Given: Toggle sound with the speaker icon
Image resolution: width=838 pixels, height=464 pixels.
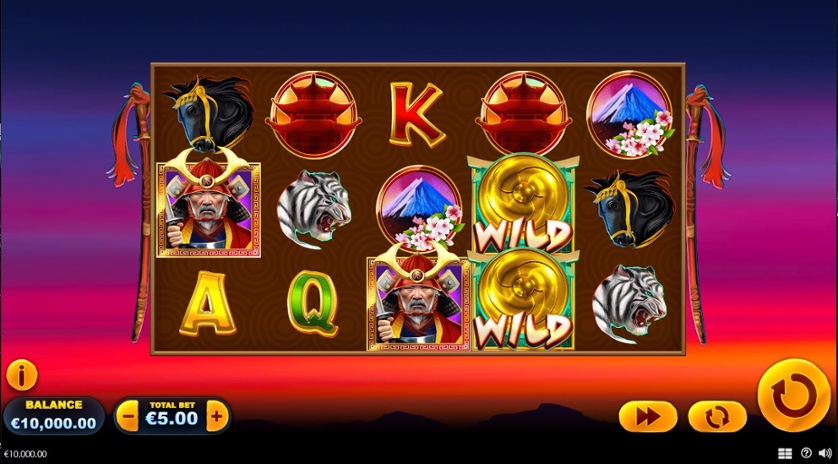Looking at the screenshot, I should click(825, 453).
